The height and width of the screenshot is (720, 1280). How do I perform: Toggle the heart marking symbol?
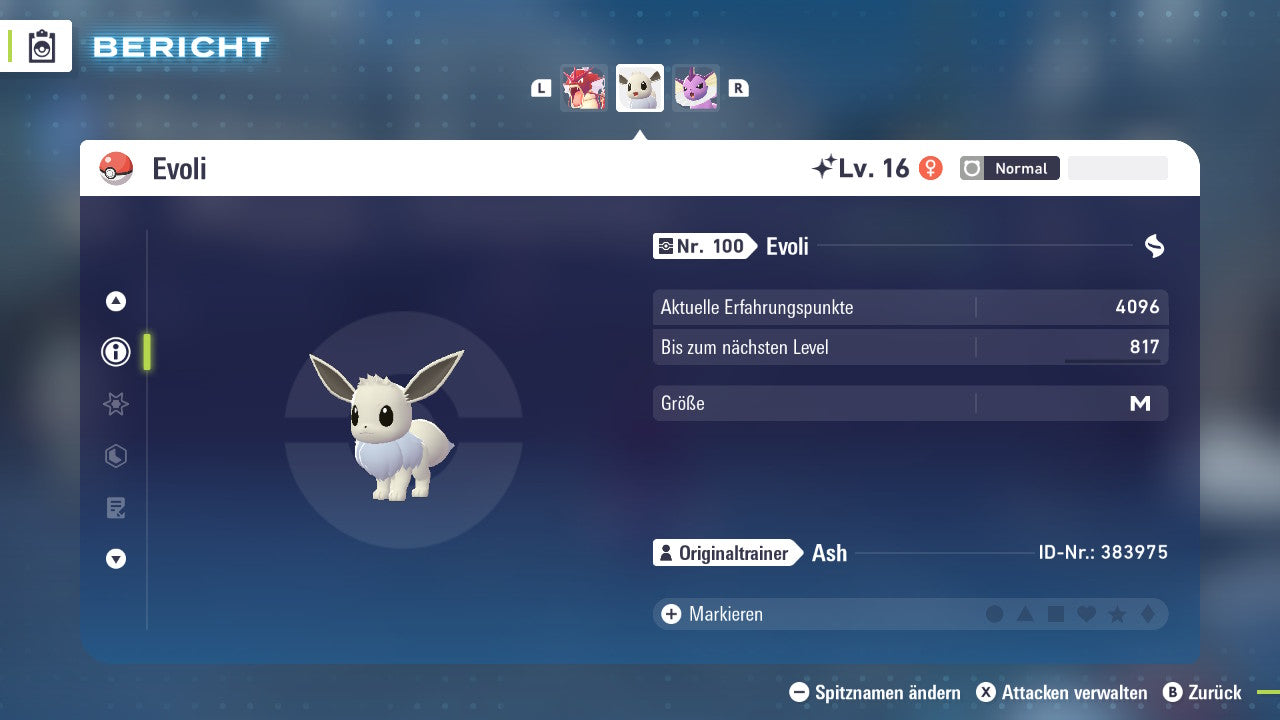pyautogui.click(x=1085, y=614)
